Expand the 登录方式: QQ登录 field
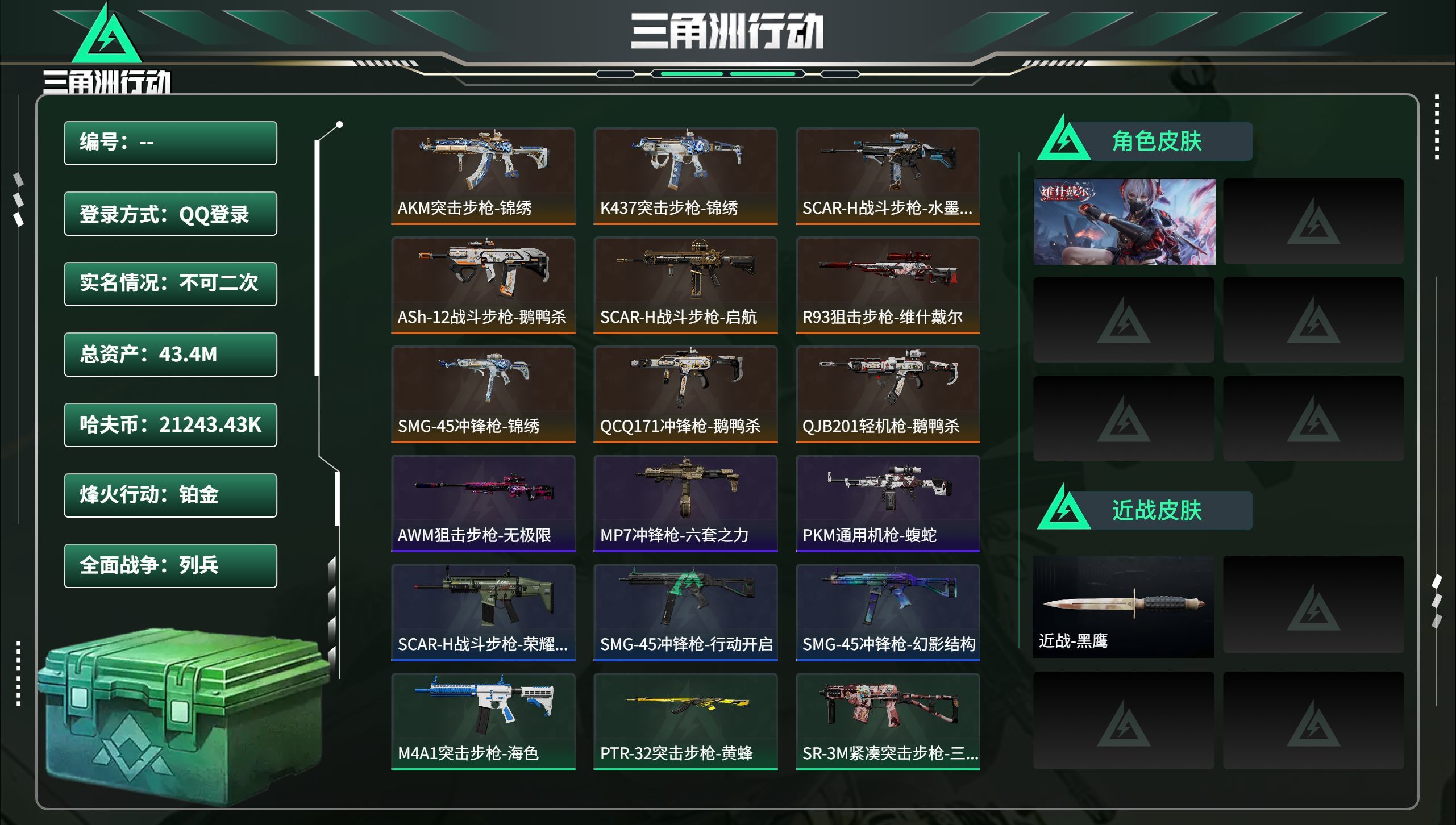Viewport: 1456px width, 825px height. 170,213
